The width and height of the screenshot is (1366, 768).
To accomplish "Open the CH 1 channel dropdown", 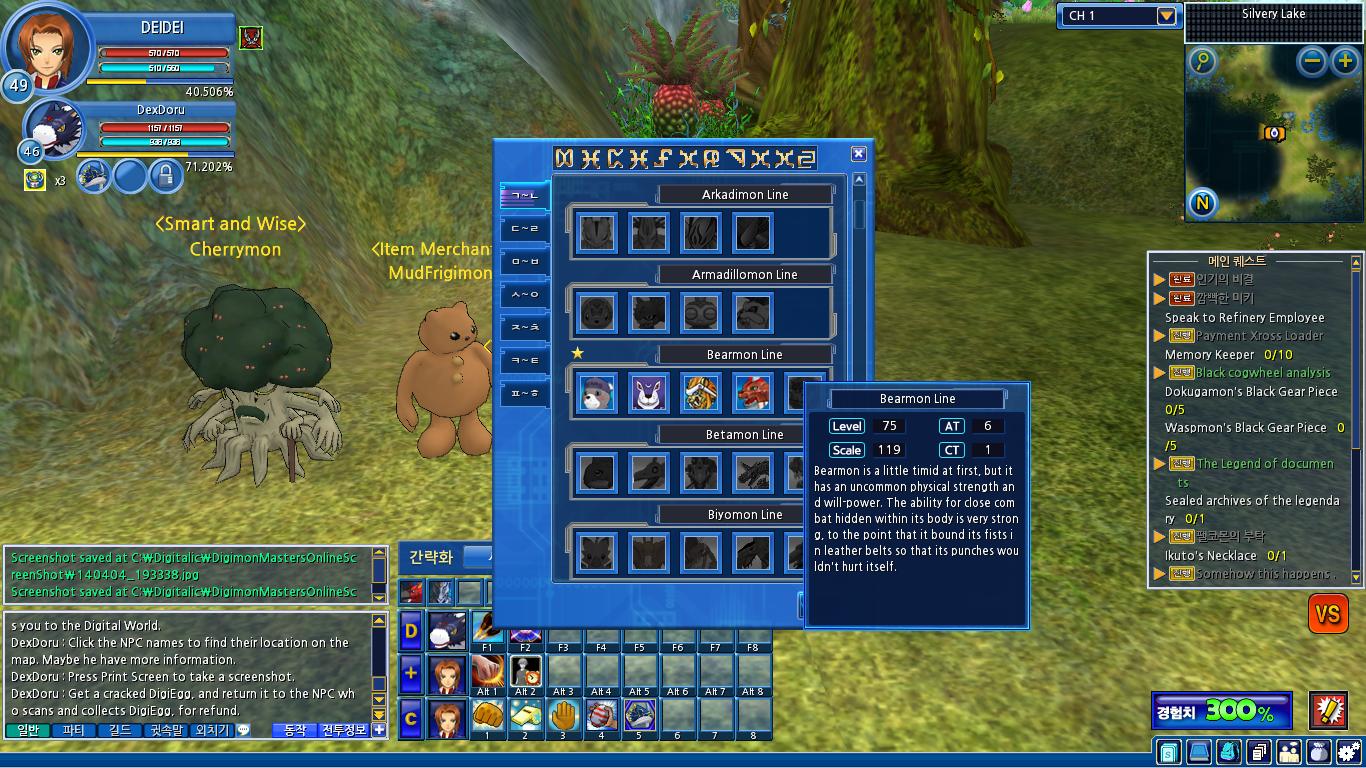I will [x=1166, y=16].
